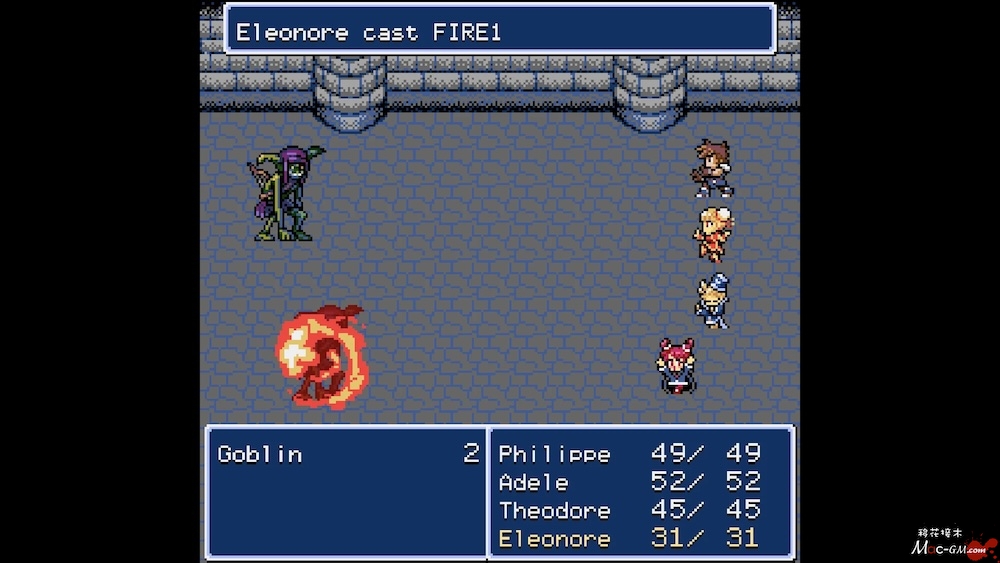The height and width of the screenshot is (563, 1000).
Task: Select the Goblin entry in the enemy list
Action: click(260, 454)
